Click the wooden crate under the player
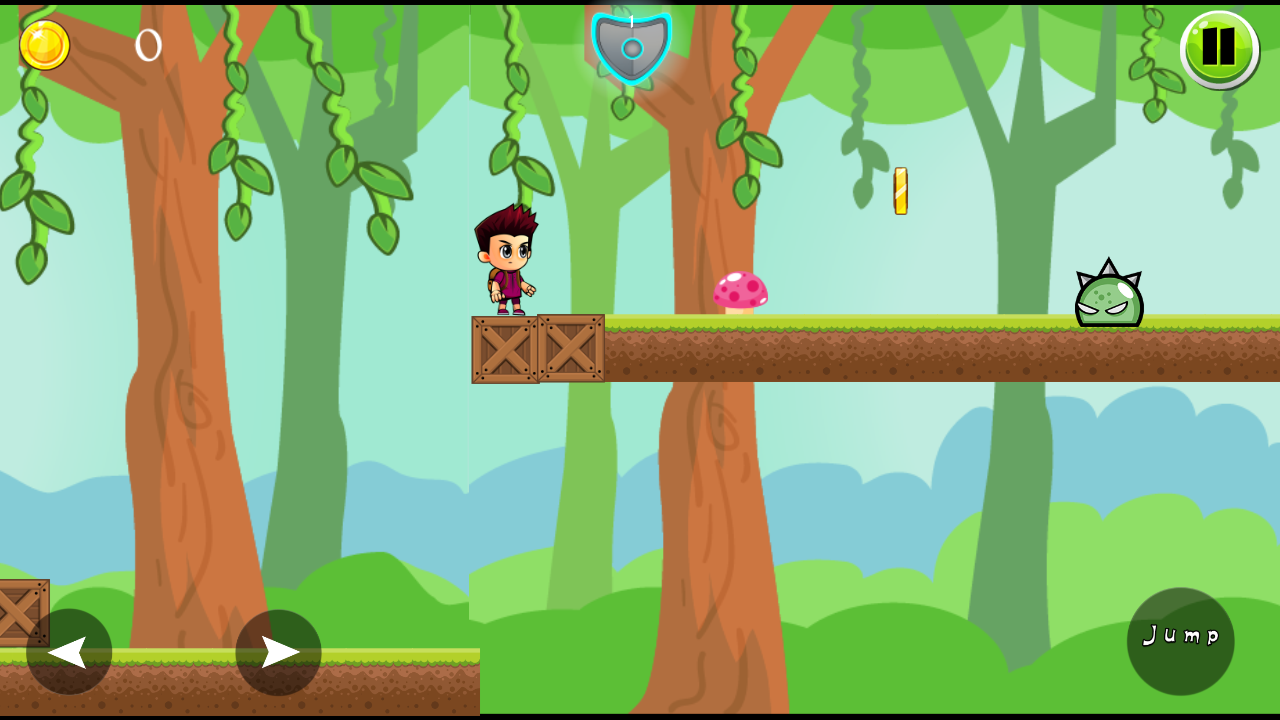Screen dimensions: 1280x720 pos(504,348)
